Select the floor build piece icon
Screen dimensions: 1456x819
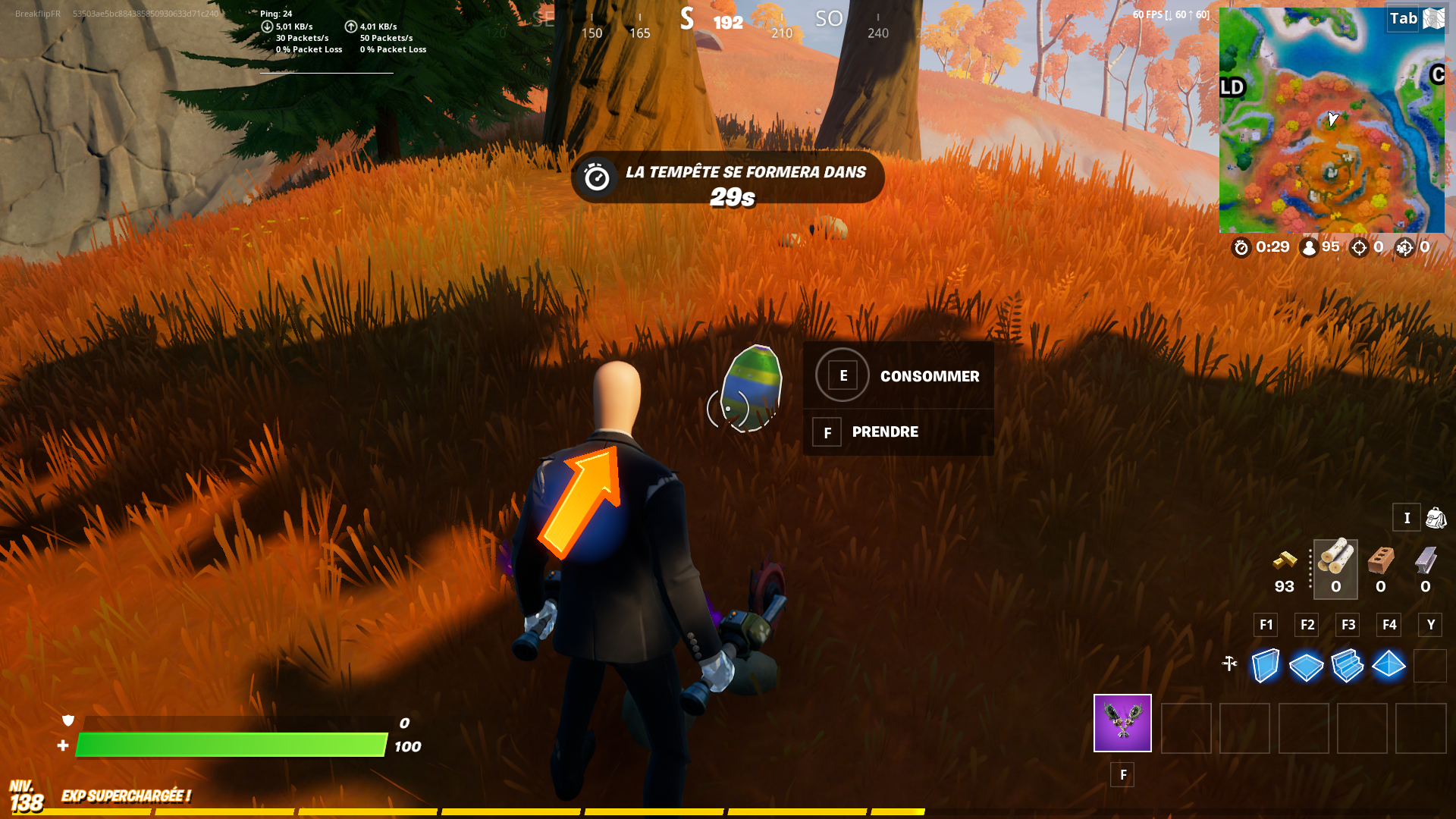click(1306, 665)
